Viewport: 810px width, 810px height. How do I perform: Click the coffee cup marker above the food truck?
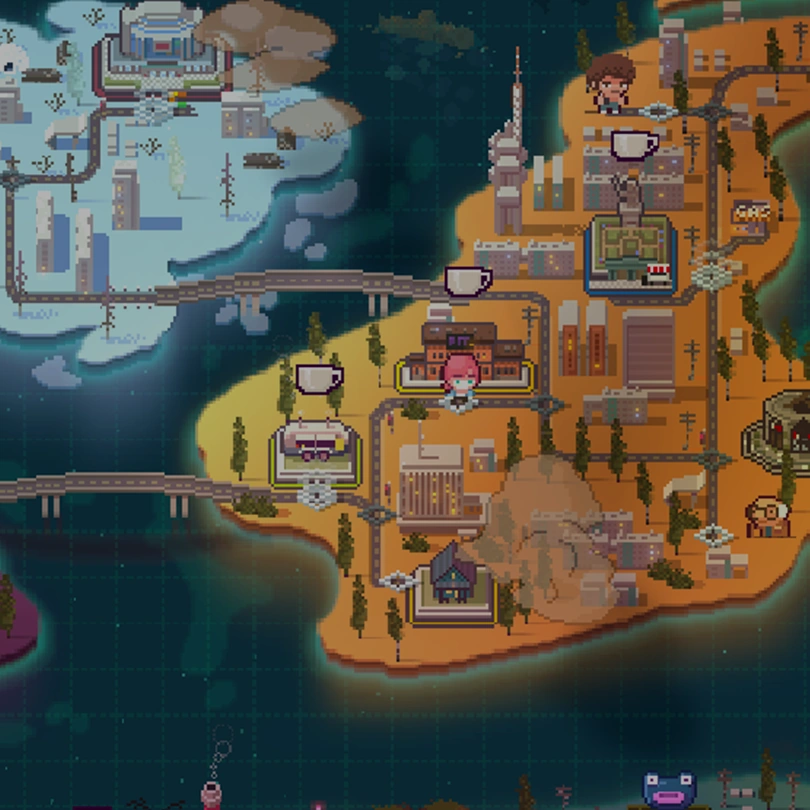click(x=319, y=378)
